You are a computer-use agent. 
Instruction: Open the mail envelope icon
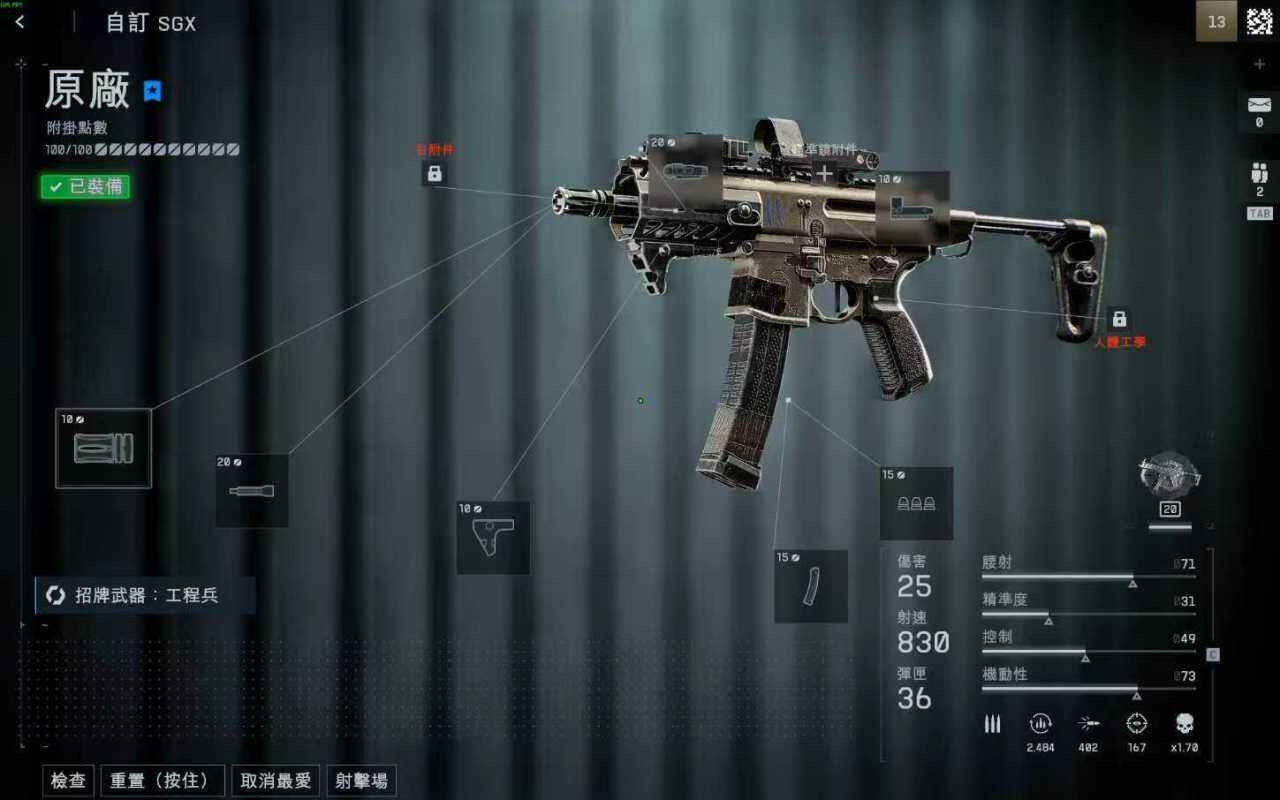tap(1259, 104)
